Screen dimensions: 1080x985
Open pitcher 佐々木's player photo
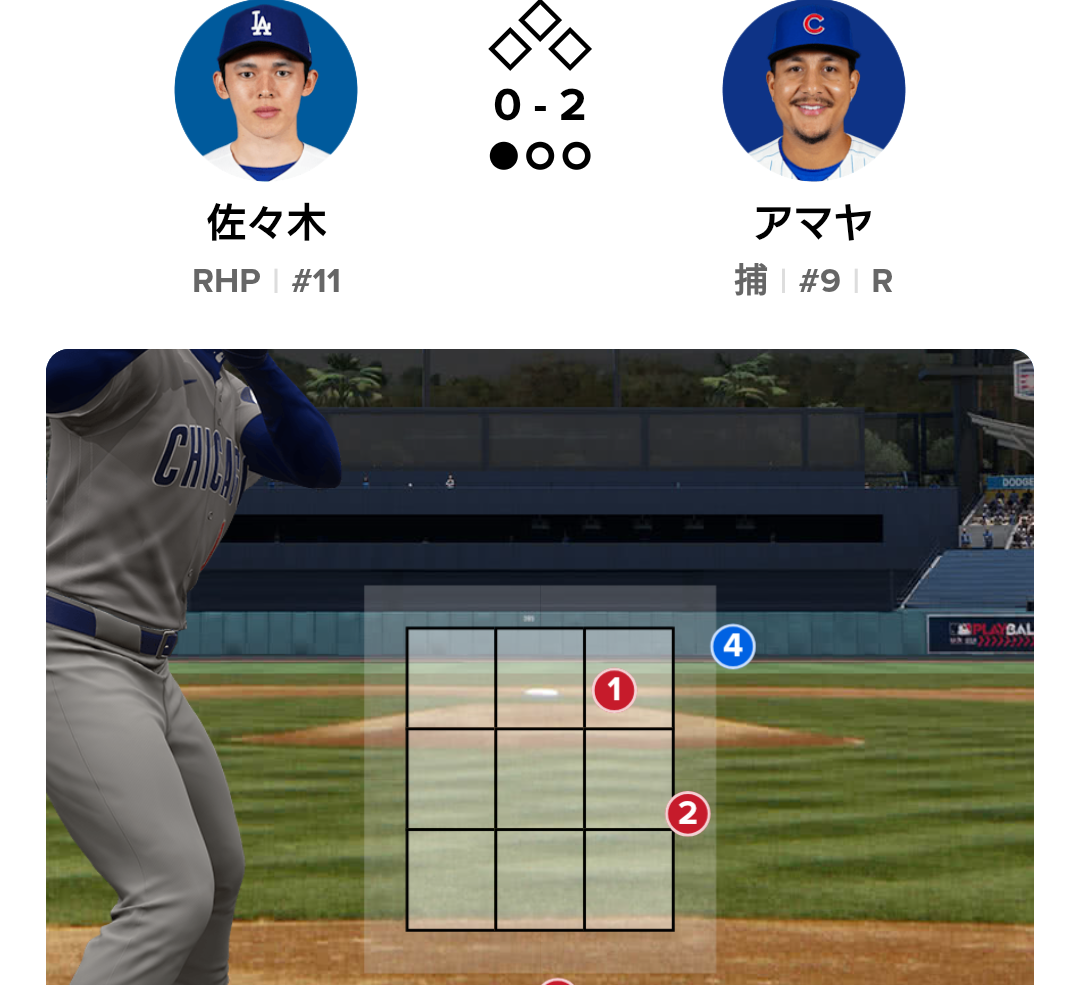266,91
